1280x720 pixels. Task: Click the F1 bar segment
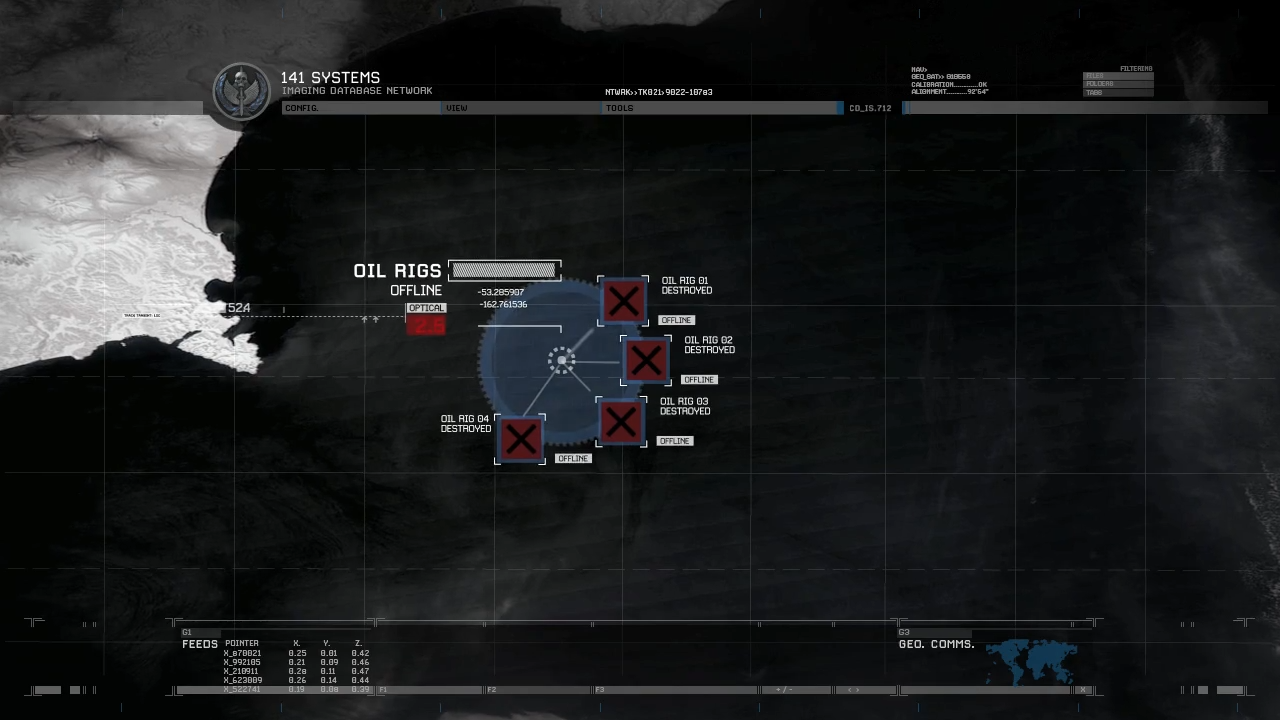point(430,690)
